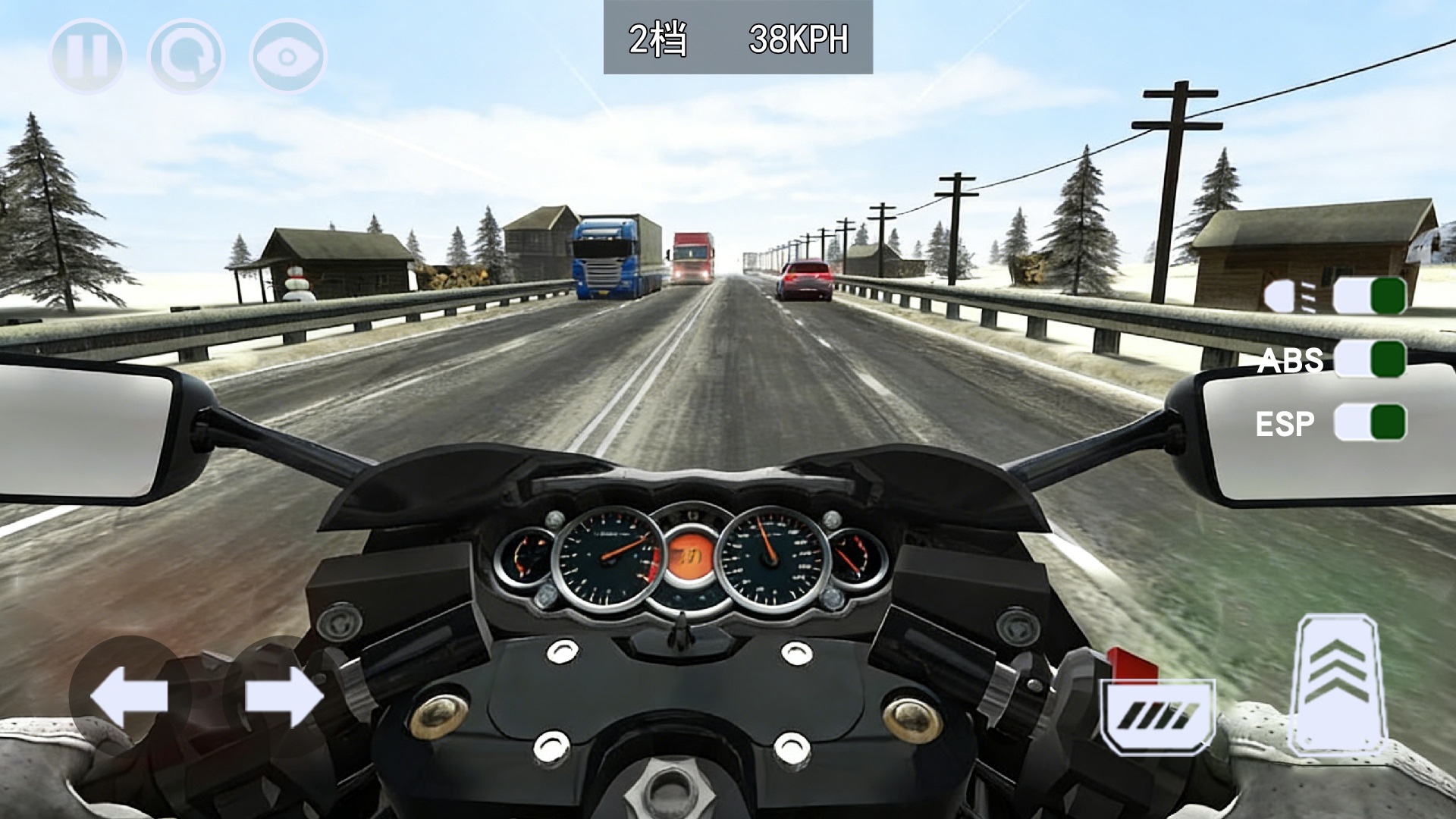Pause the motorcycle game
1456x819 pixels.
[86, 57]
